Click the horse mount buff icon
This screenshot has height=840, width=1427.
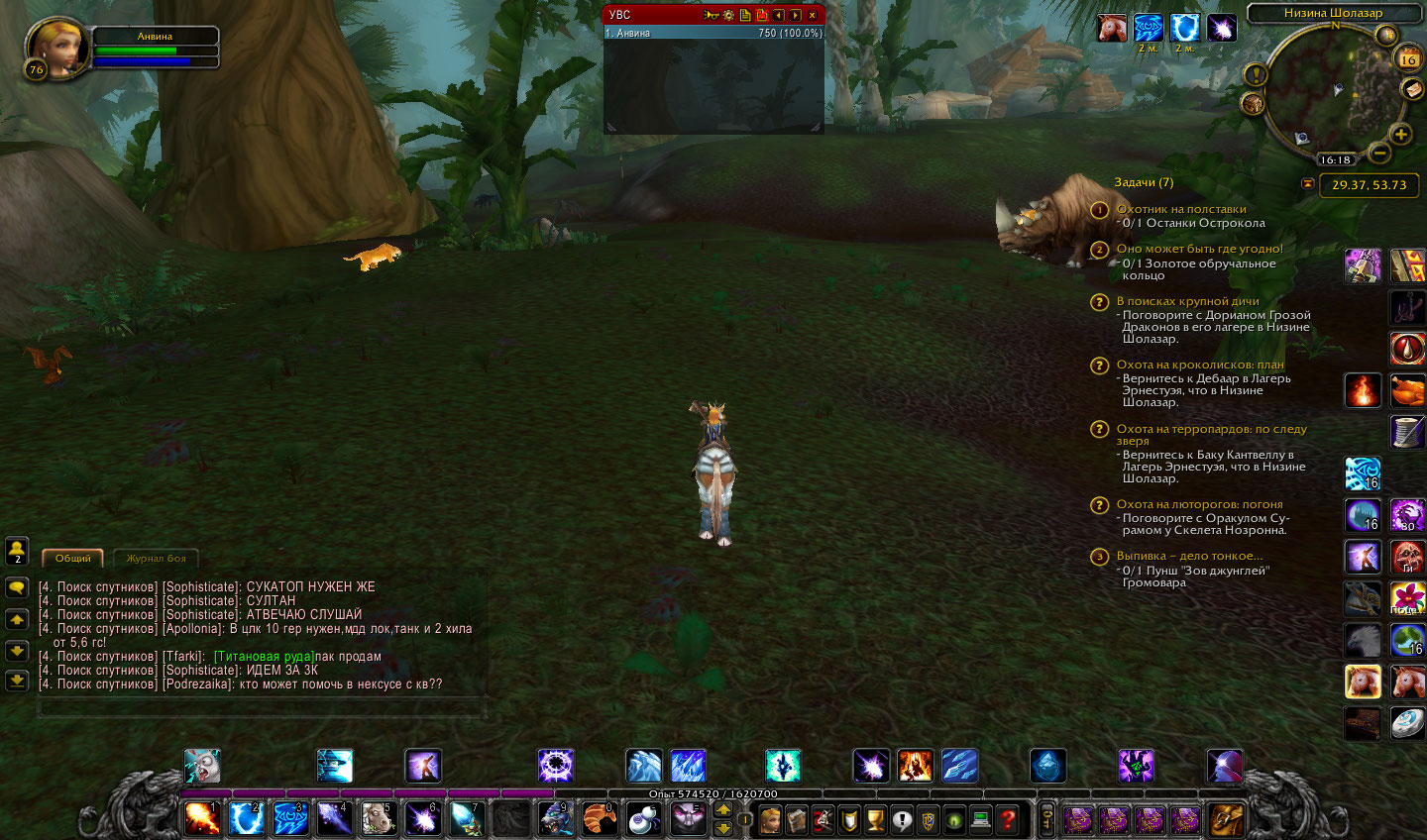(1112, 28)
